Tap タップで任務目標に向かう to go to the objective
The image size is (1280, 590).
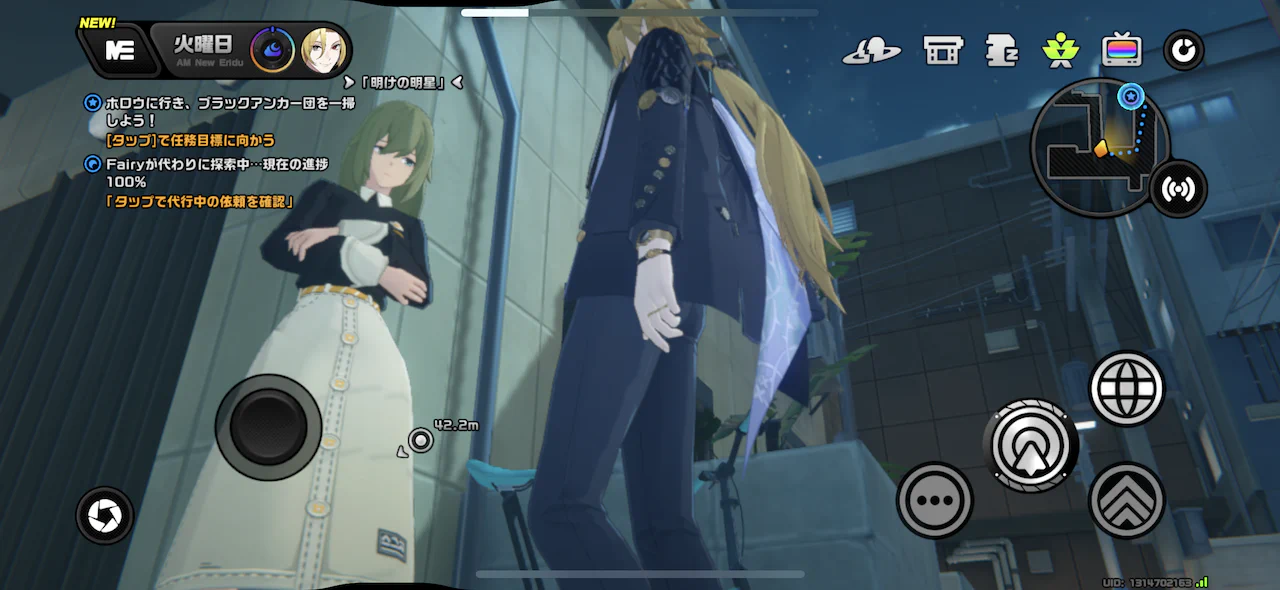click(190, 140)
